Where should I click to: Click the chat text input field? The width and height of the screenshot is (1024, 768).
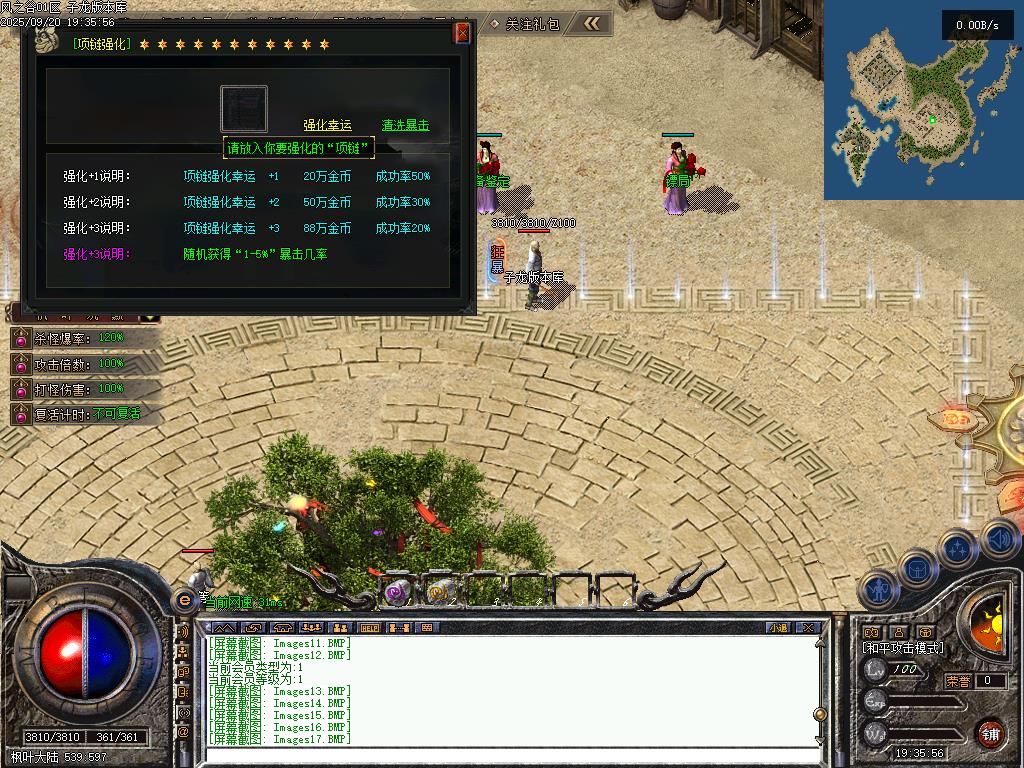click(x=500, y=755)
